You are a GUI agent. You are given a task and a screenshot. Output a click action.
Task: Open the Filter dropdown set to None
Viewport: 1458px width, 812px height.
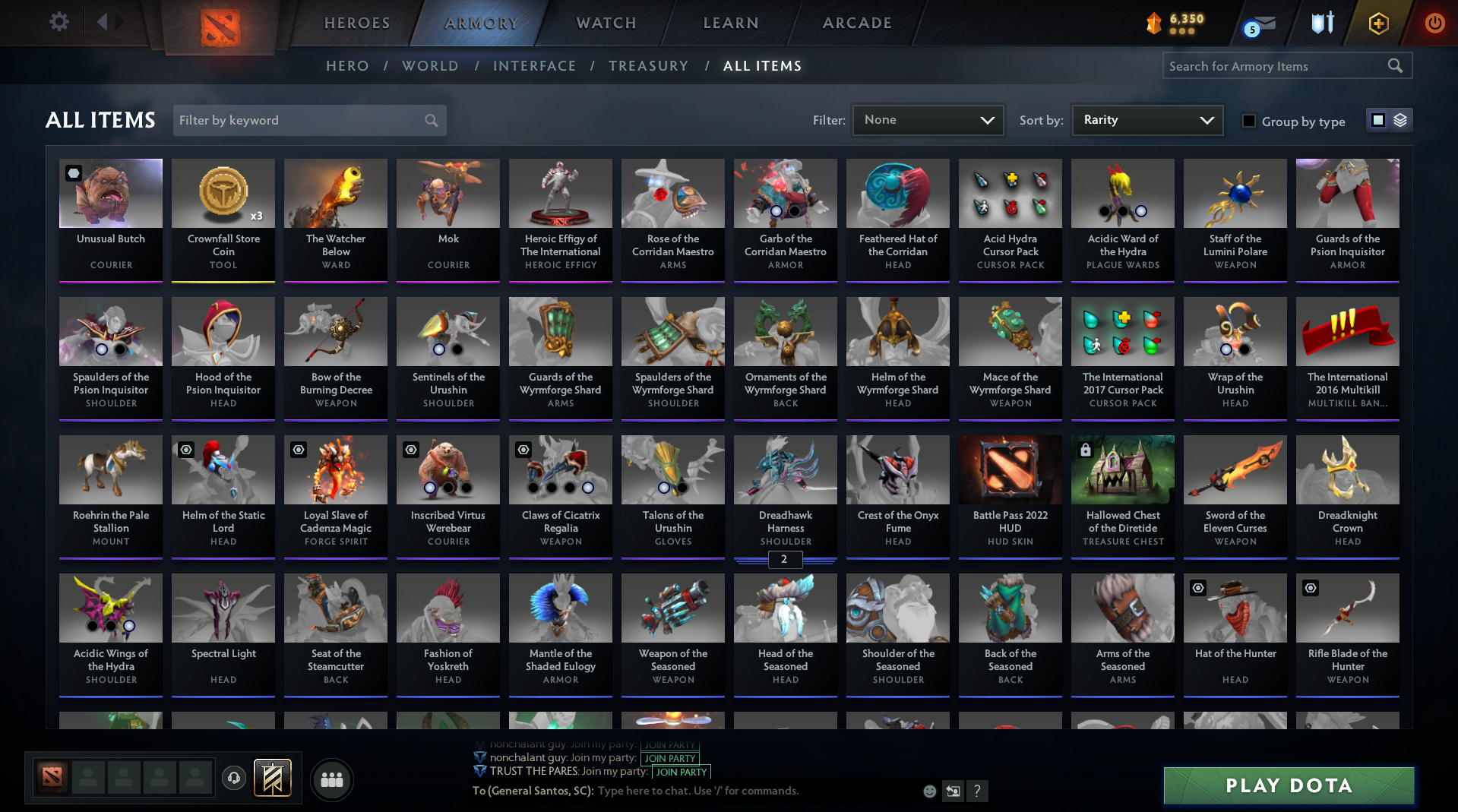pyautogui.click(x=927, y=119)
